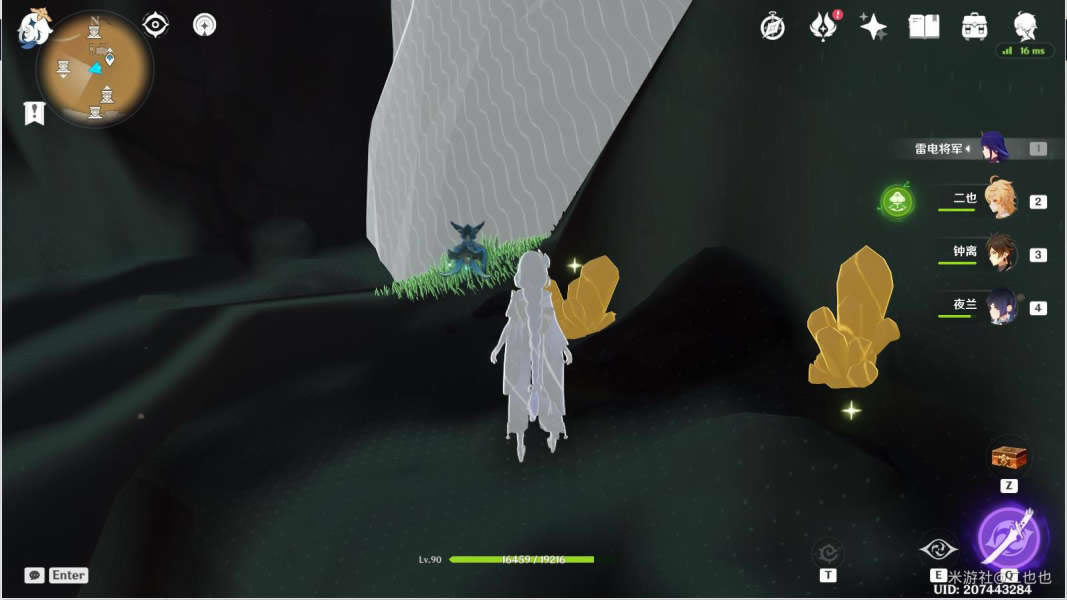Open the quest log exclamation icon

[x=35, y=113]
